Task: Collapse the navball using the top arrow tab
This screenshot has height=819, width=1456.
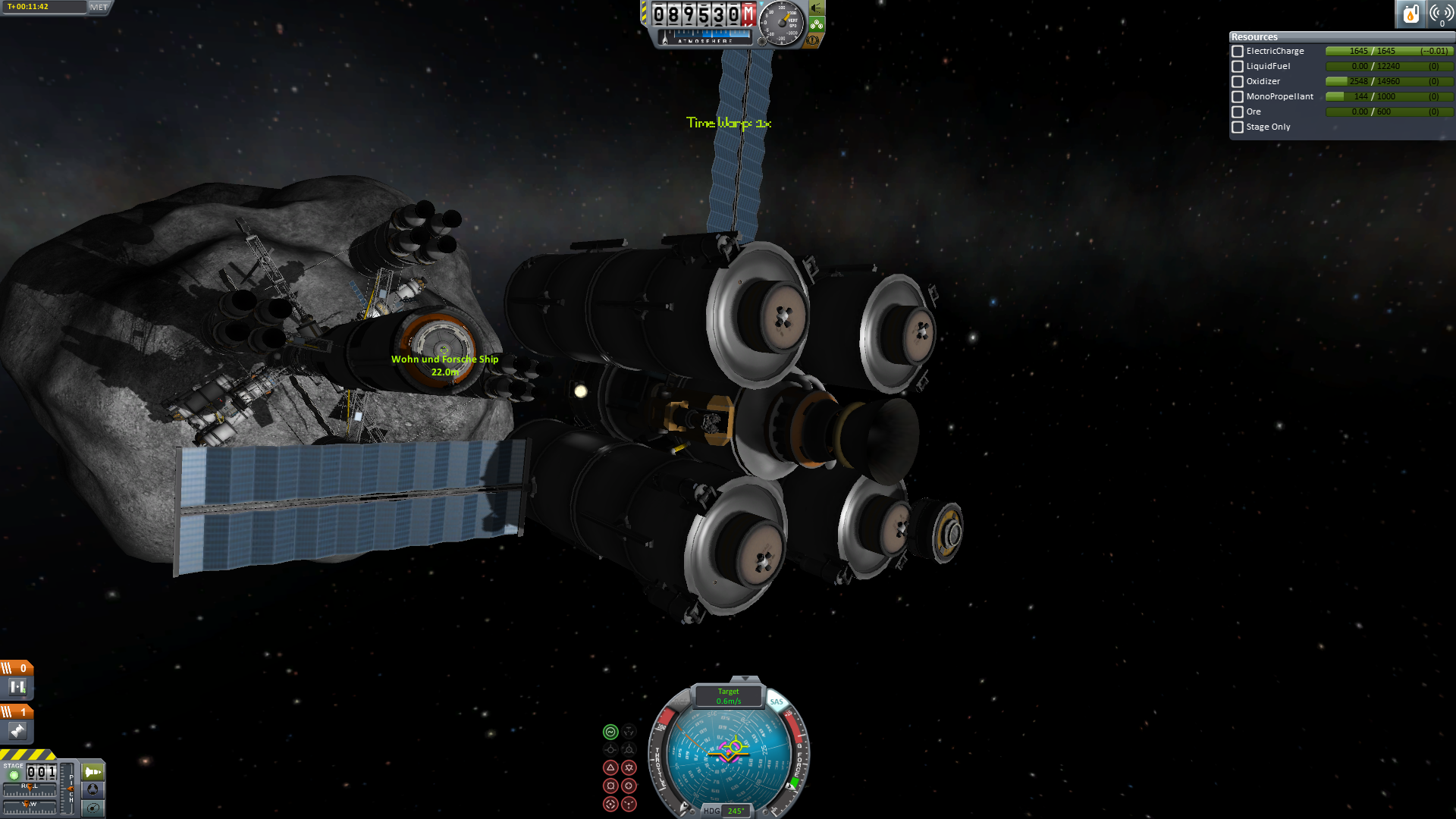Action: (745, 679)
